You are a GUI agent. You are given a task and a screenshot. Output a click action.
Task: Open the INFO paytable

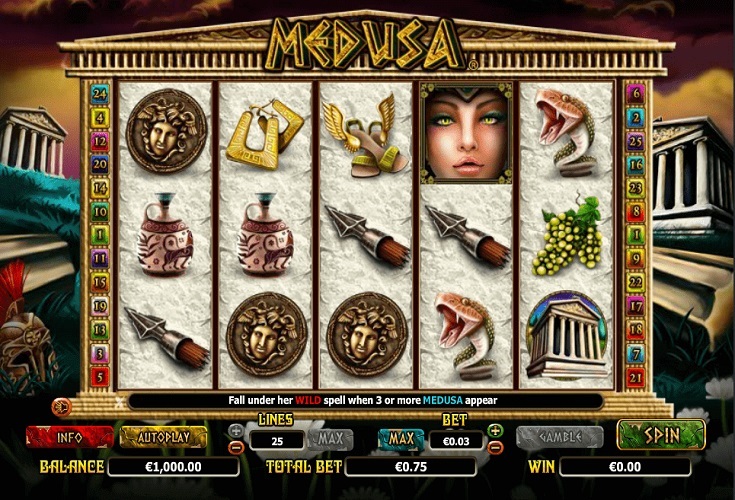pyautogui.click(x=69, y=437)
